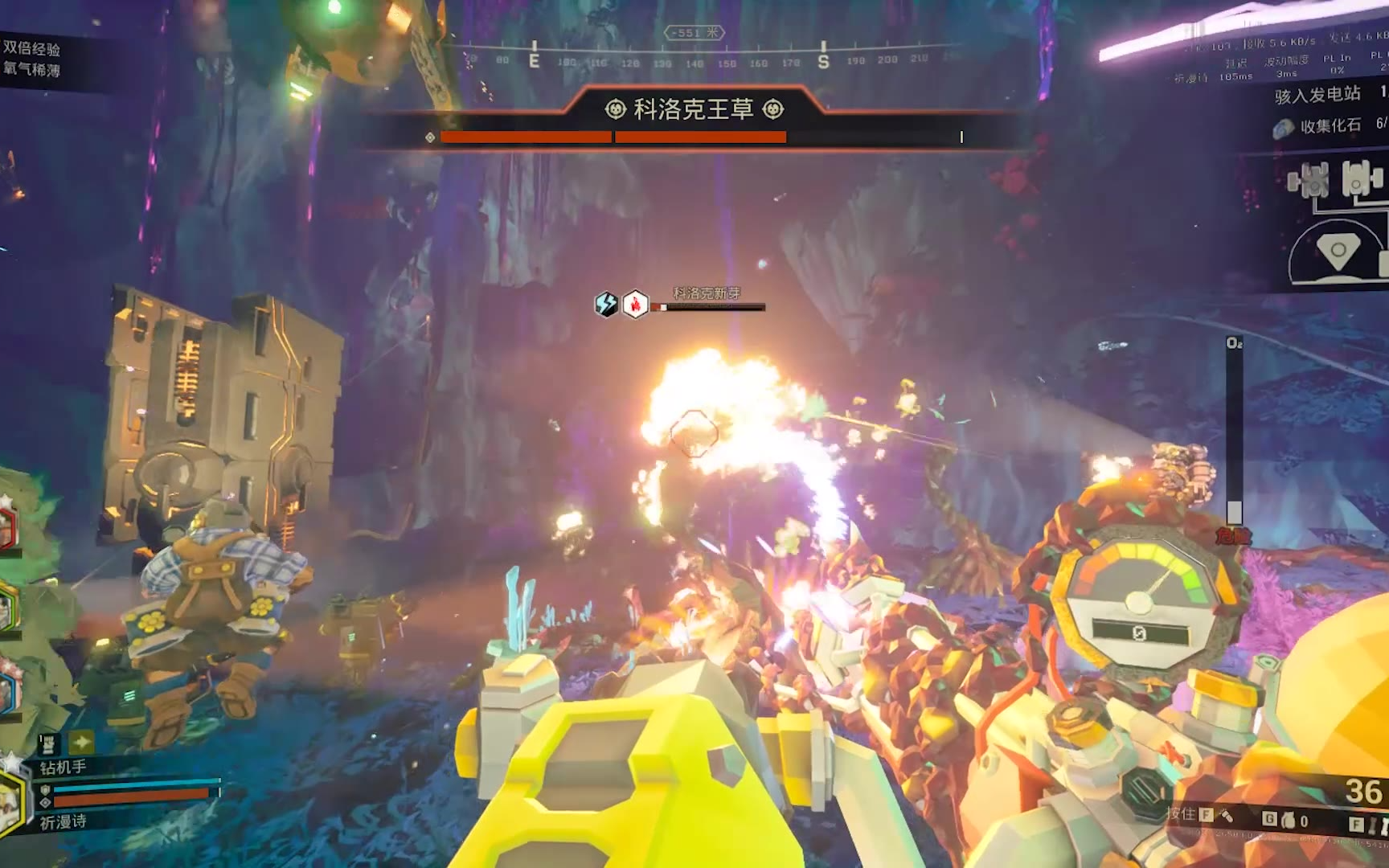Click the E marker on the compass
The height and width of the screenshot is (868, 1389).
534,60
